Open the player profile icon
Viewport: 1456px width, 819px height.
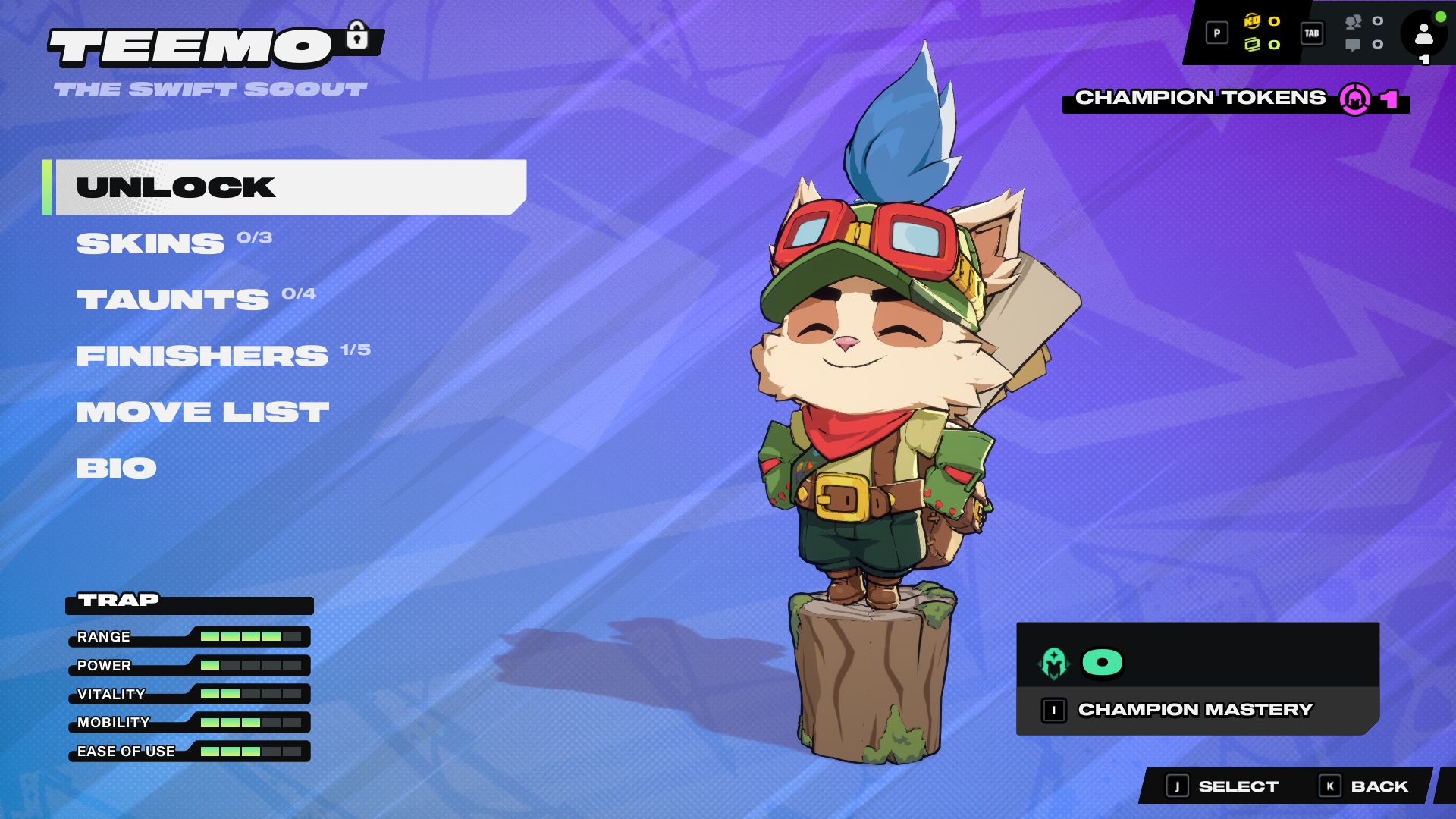click(x=1423, y=35)
